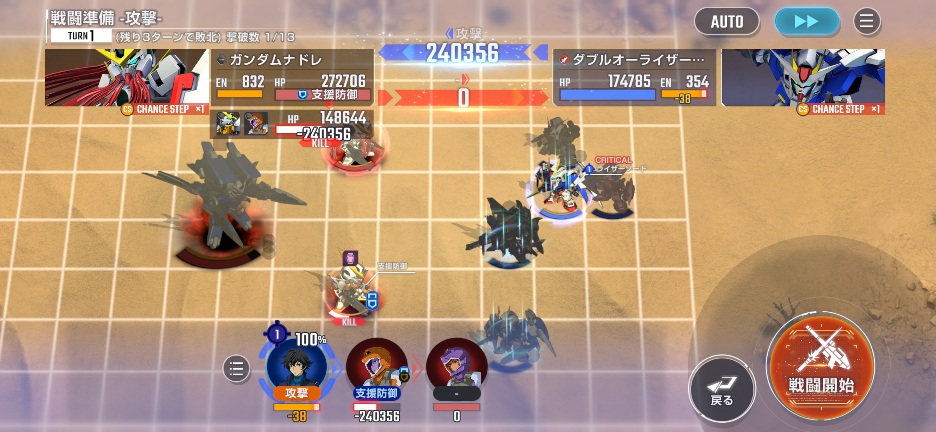936x432 pixels.
Task: Open the top-right hamburger menu
Action: pos(867,21)
